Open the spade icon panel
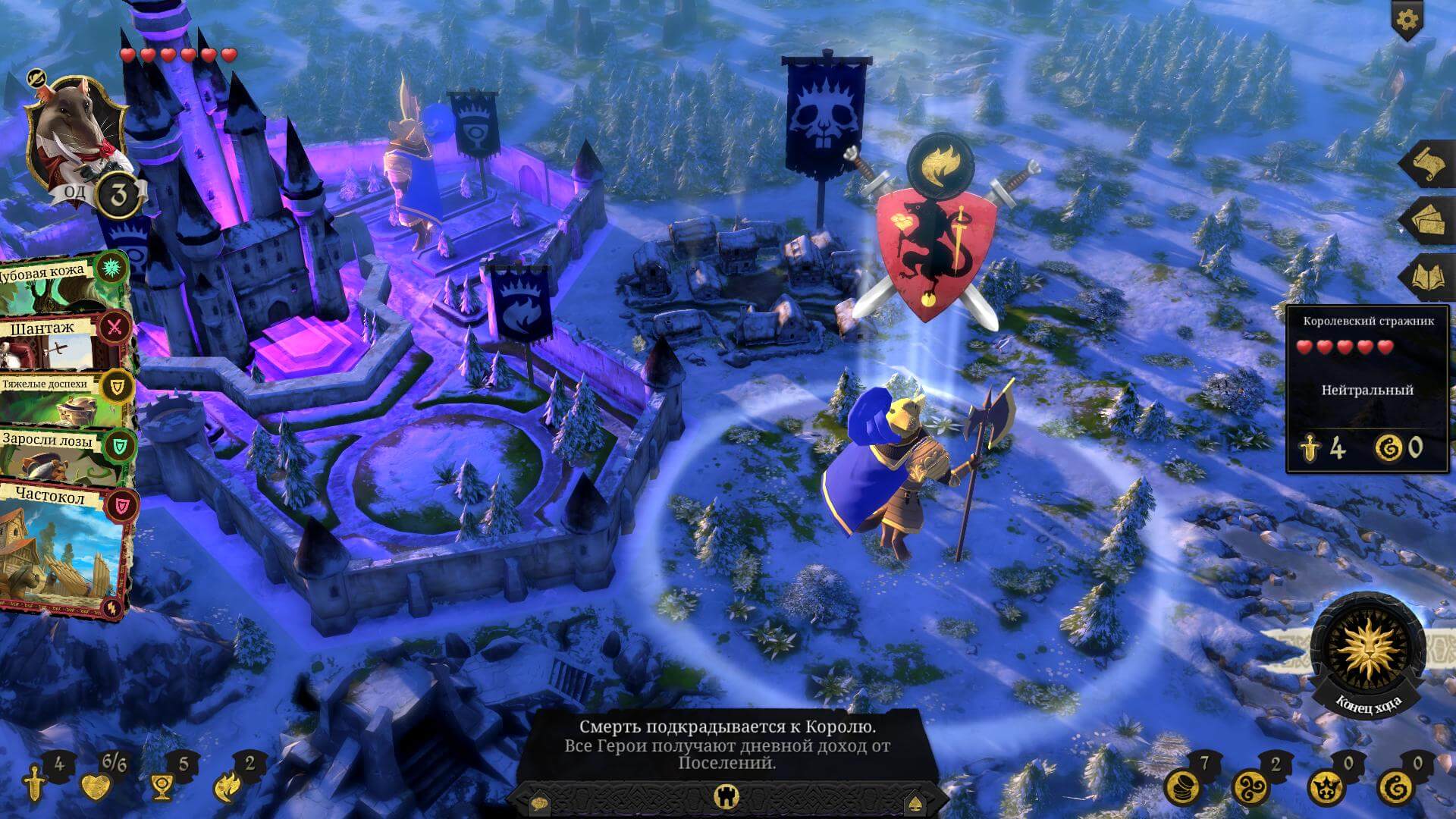The height and width of the screenshot is (819, 1456). coord(913,802)
